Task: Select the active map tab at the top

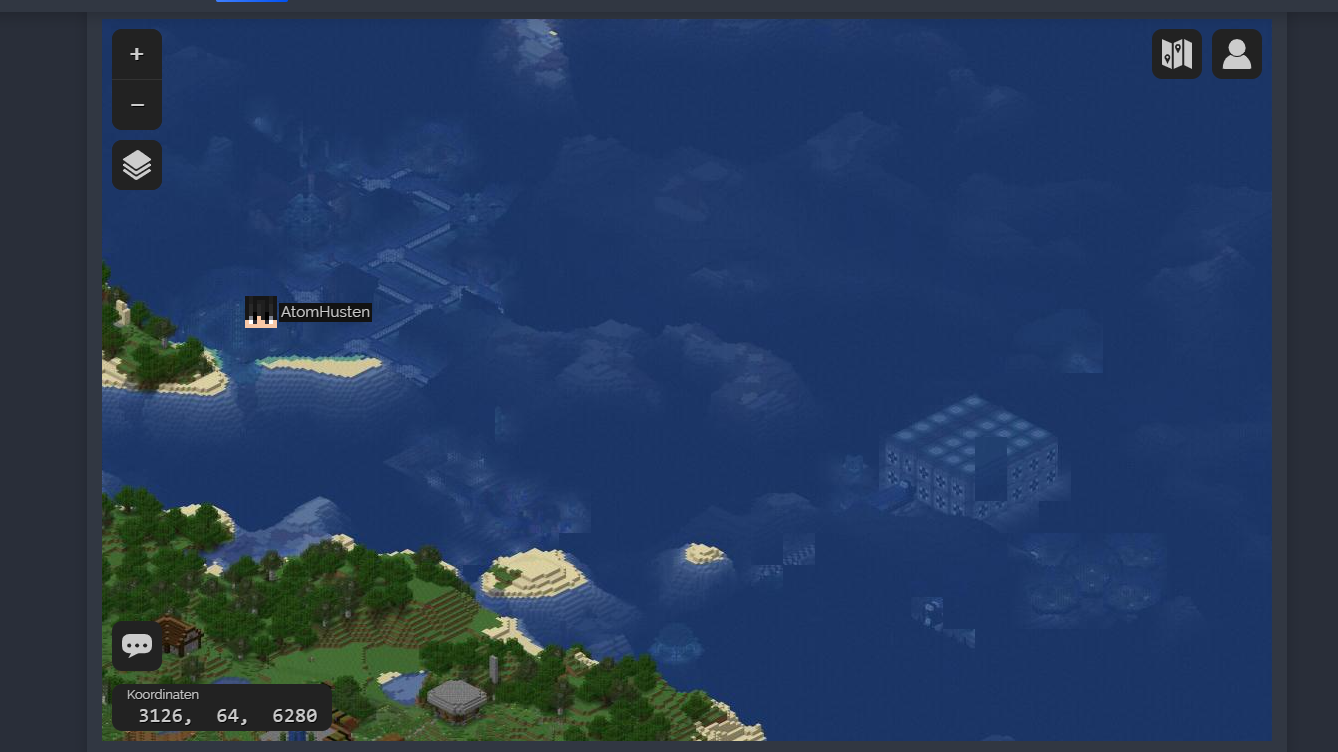Action: [251, 3]
